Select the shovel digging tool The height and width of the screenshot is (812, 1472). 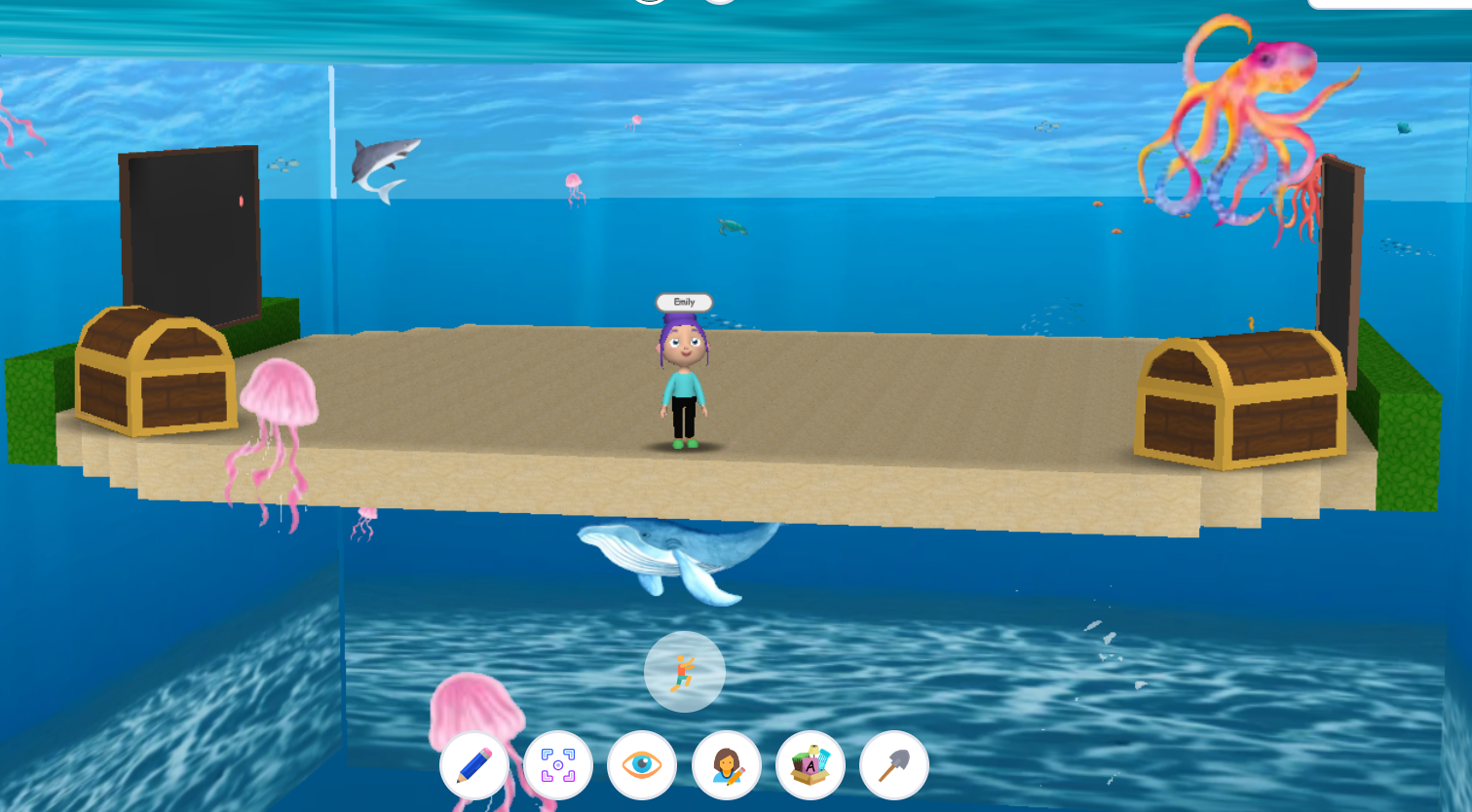(x=893, y=766)
